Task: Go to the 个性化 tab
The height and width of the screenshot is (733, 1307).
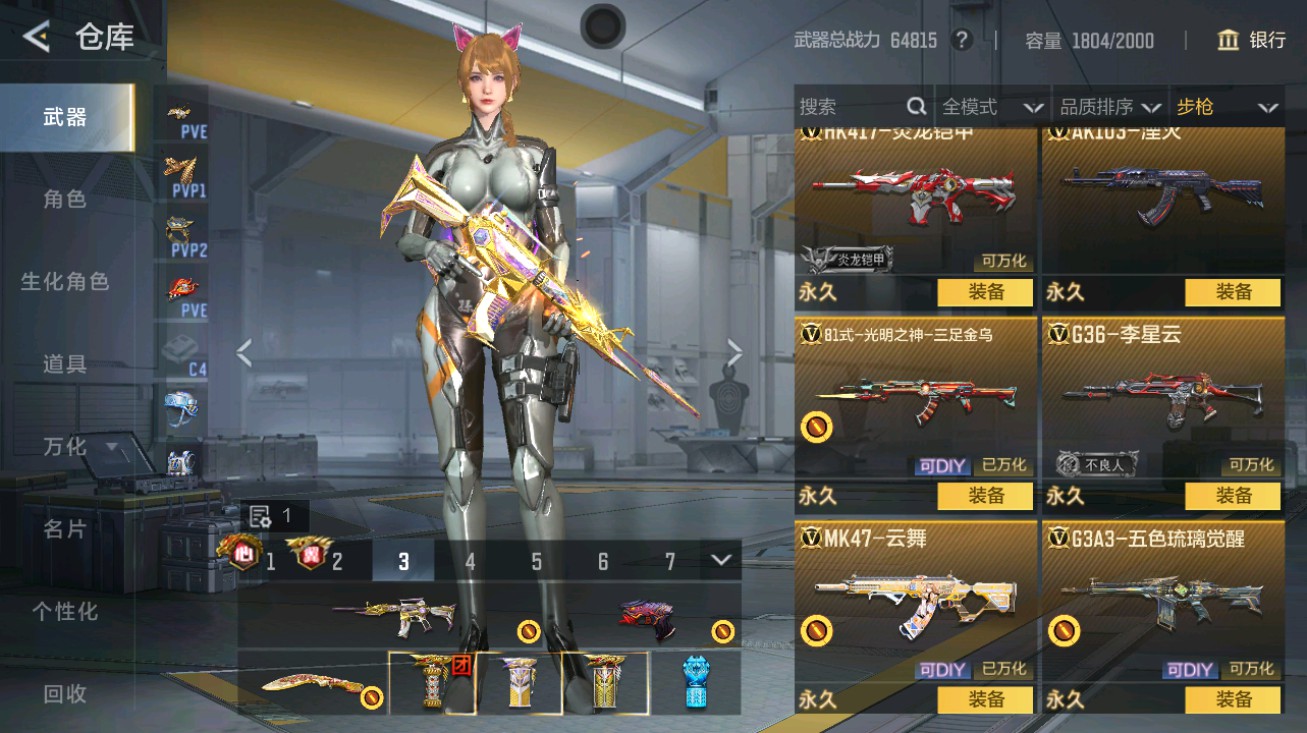Action: 65,611
